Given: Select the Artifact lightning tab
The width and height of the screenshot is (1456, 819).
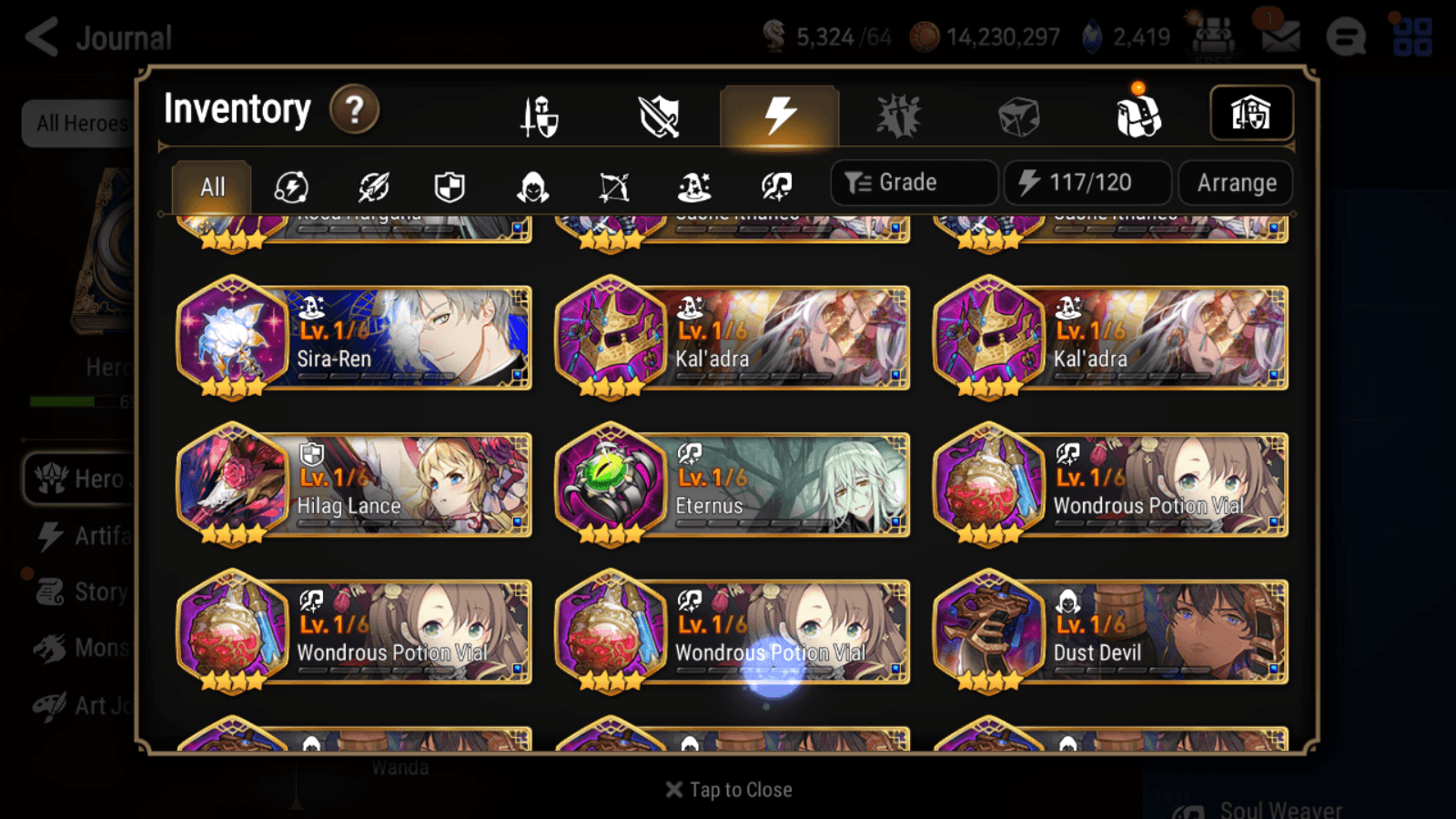Looking at the screenshot, I should [x=778, y=116].
